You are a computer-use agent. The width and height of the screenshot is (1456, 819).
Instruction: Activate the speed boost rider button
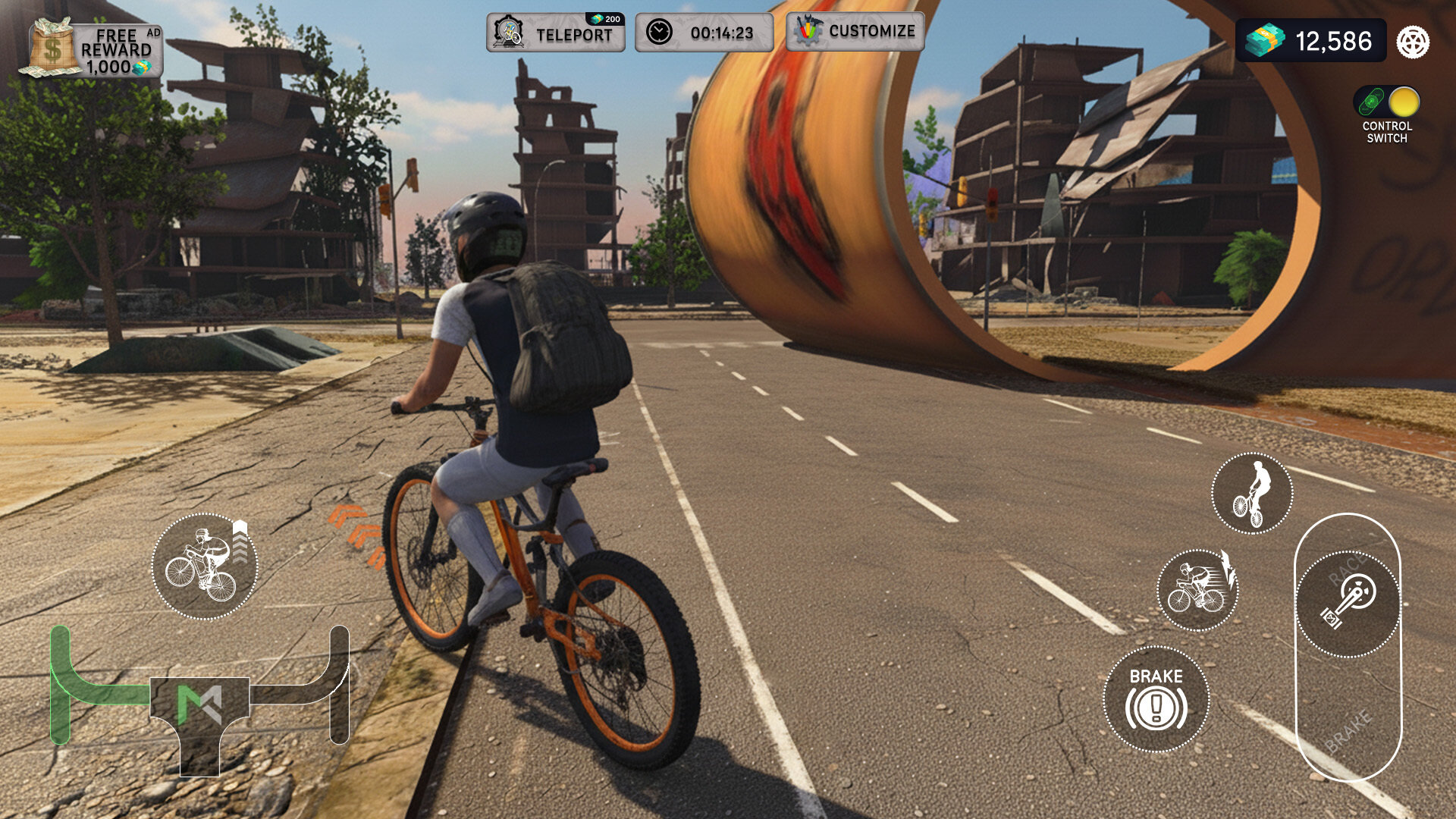pyautogui.click(x=1197, y=591)
